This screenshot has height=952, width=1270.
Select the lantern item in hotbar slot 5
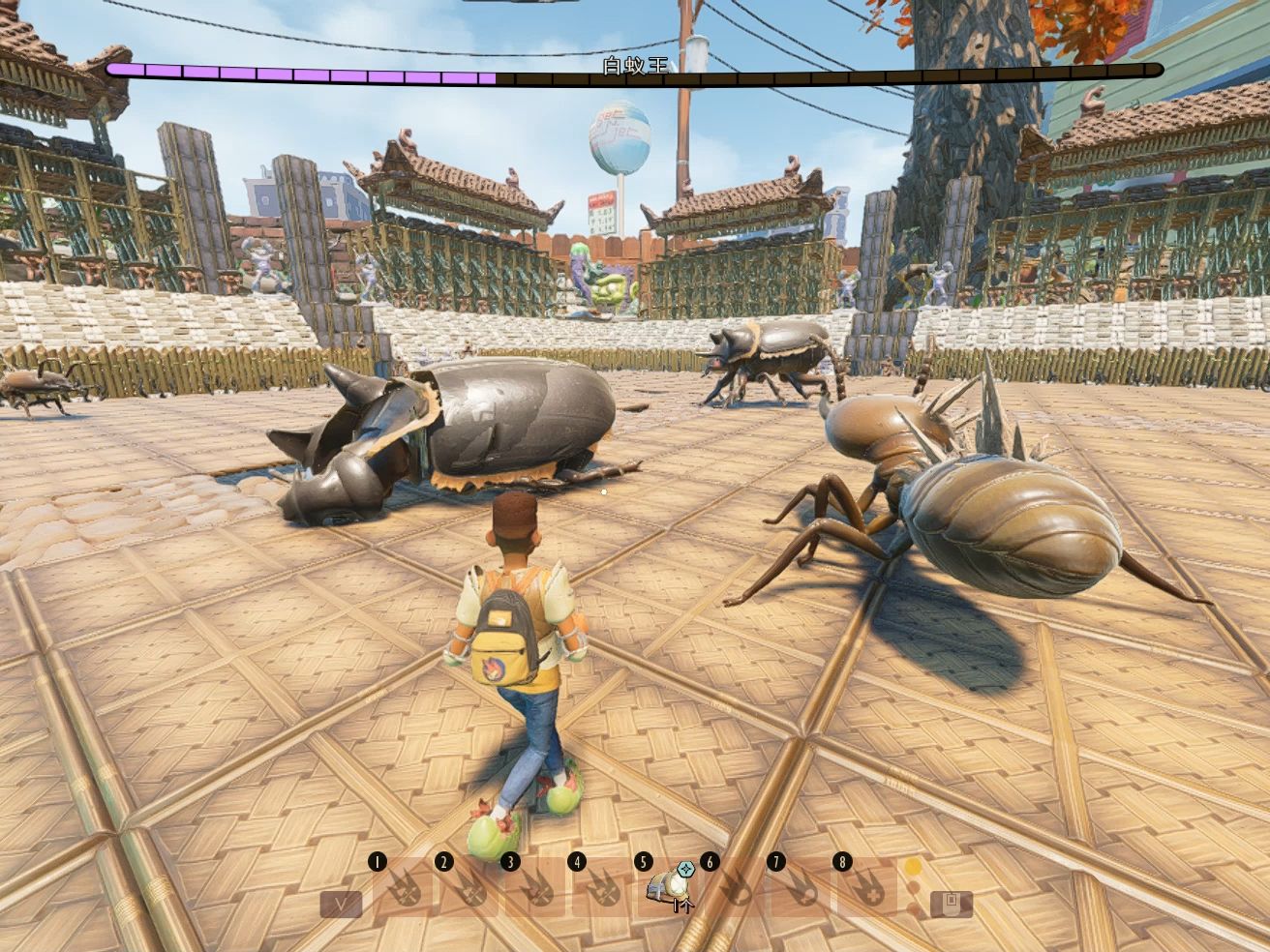click(666, 888)
